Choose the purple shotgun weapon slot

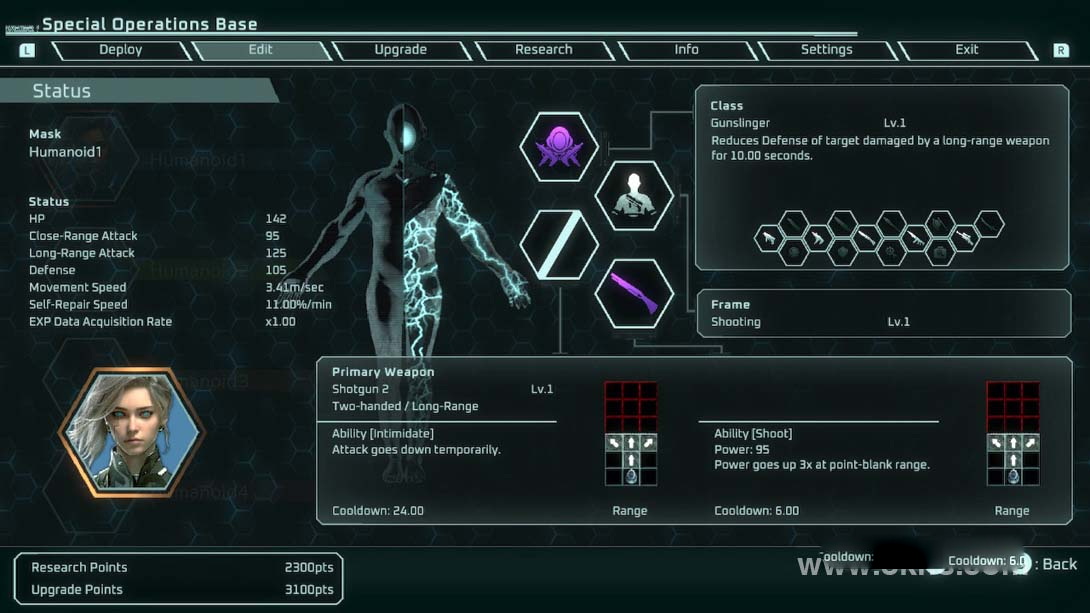point(634,293)
